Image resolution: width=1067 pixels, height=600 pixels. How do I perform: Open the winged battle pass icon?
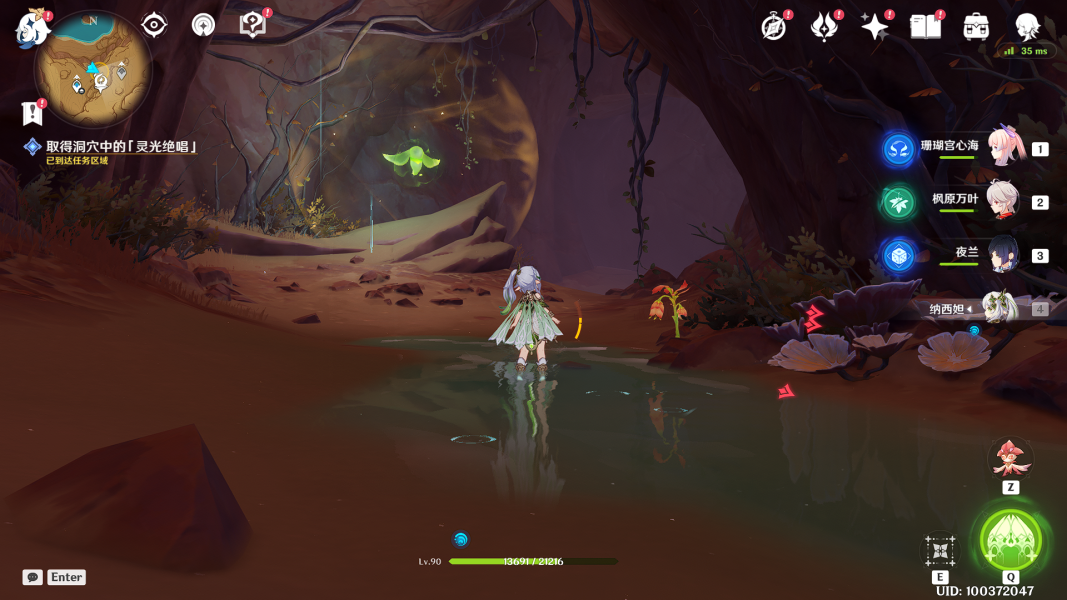point(824,27)
